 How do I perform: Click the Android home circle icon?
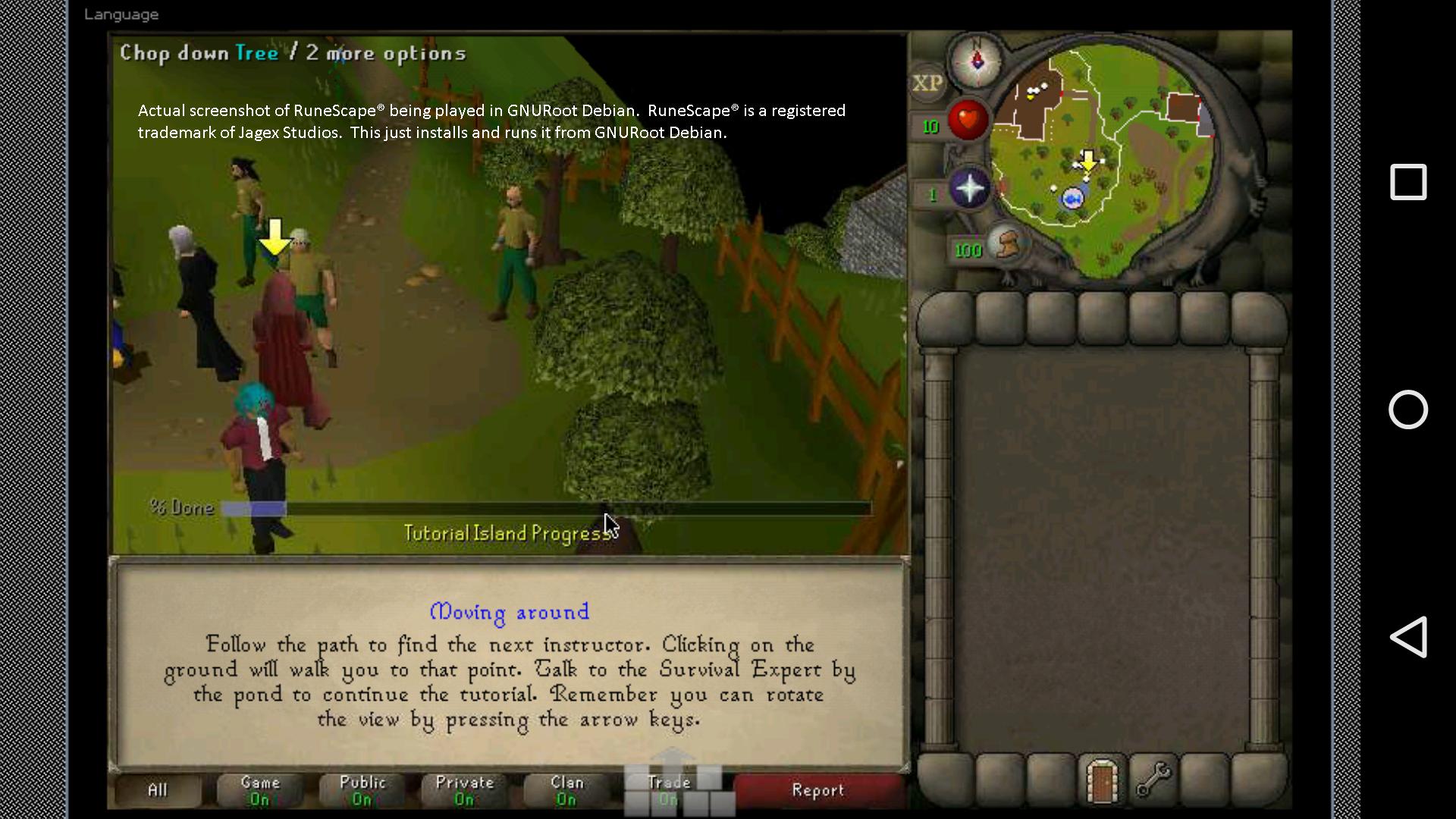click(1408, 409)
